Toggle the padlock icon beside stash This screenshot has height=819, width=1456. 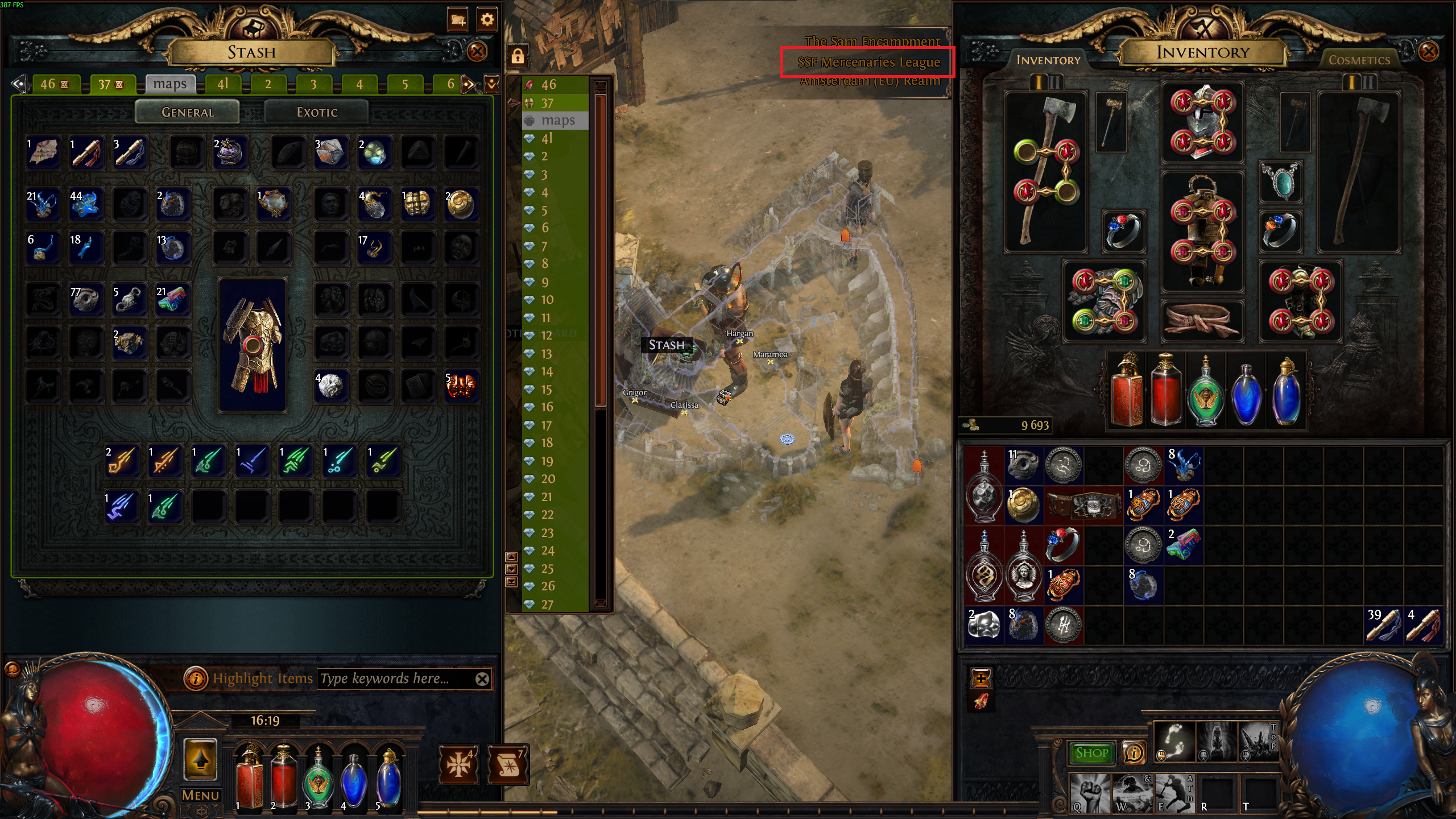(518, 56)
